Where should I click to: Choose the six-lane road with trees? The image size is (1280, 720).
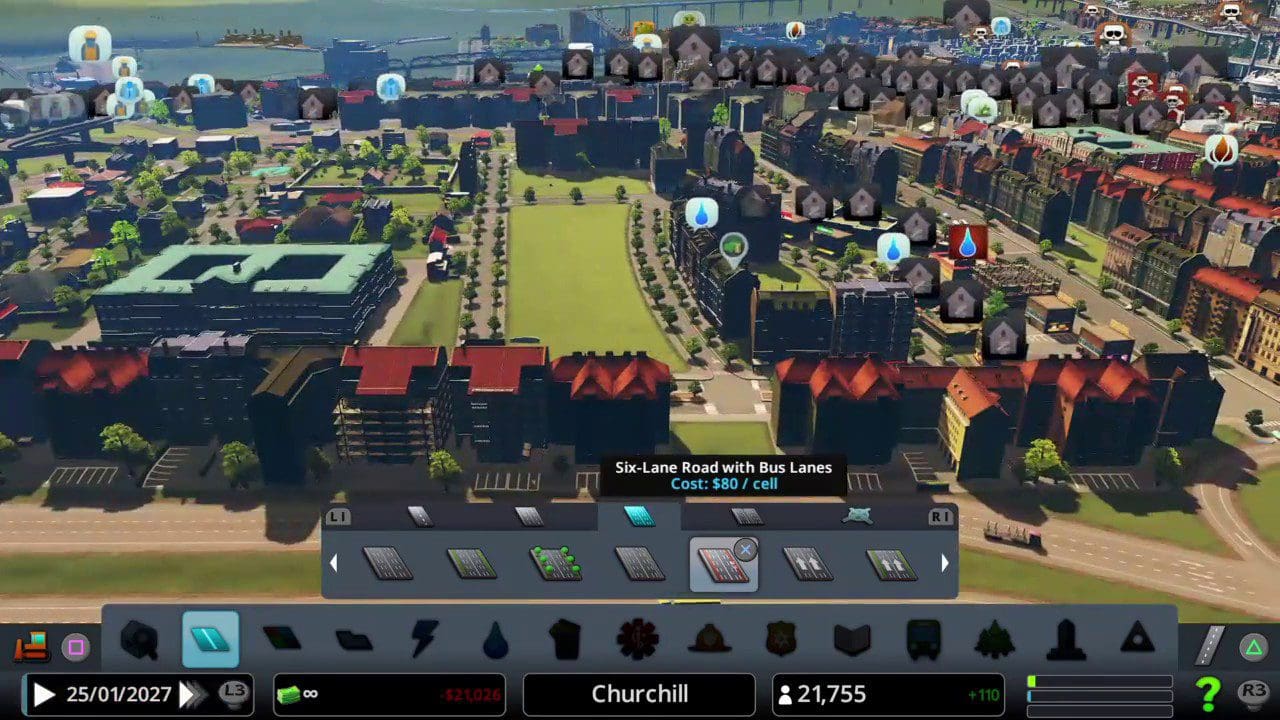556,564
